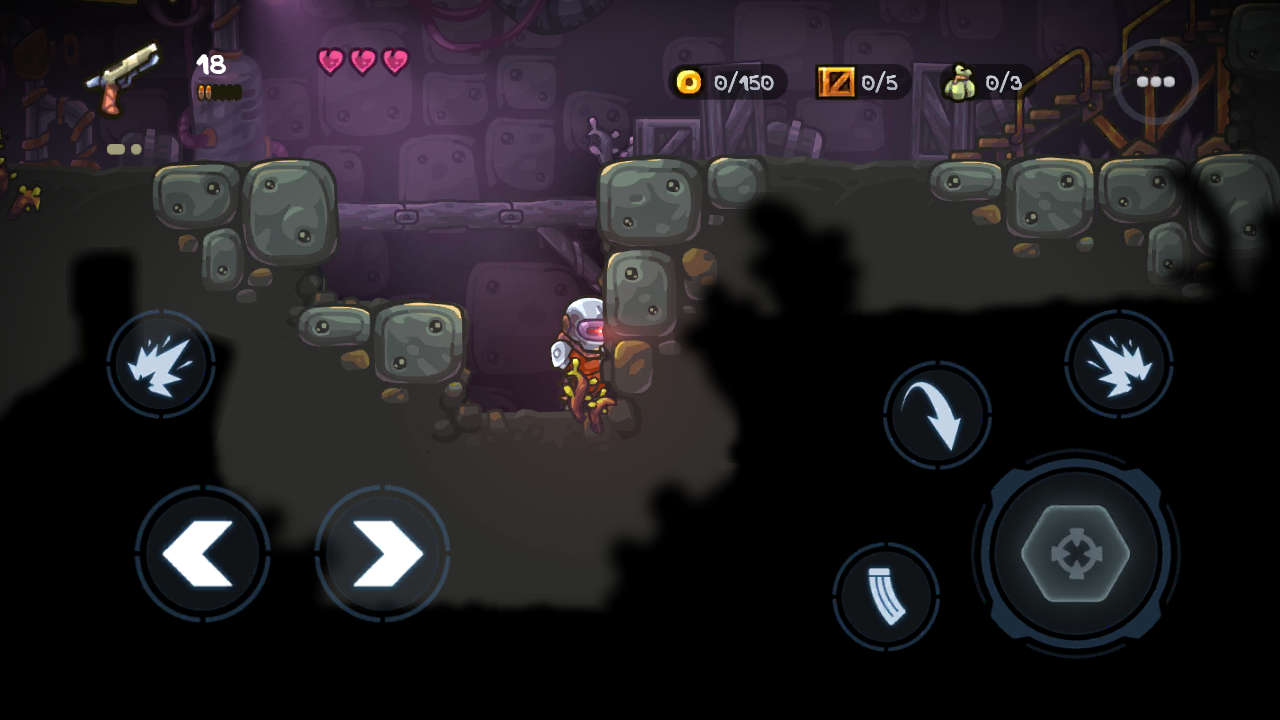Reload with the ammo magazine button

[886, 597]
